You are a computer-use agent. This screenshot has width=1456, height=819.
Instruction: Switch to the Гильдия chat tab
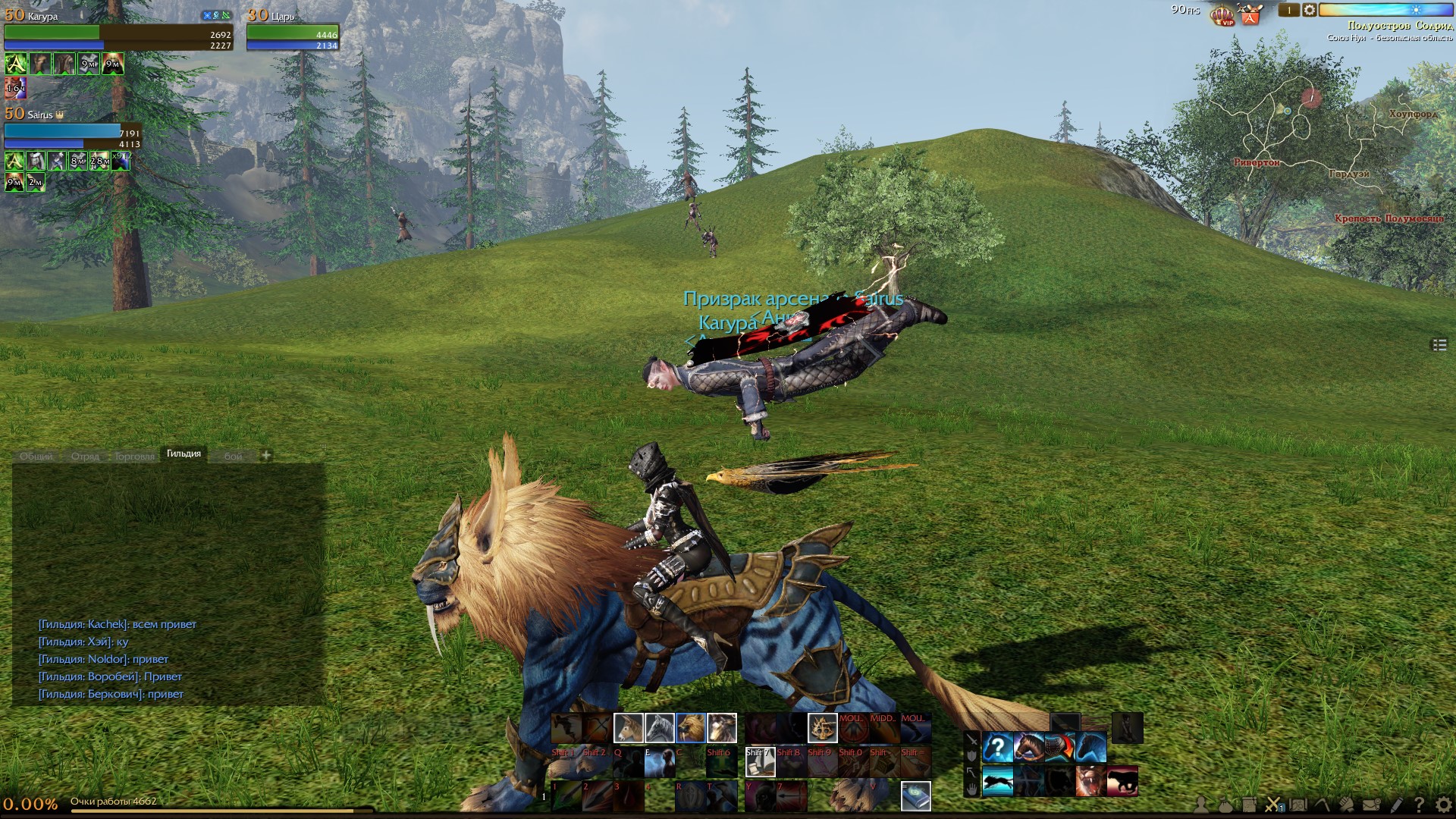tap(184, 453)
